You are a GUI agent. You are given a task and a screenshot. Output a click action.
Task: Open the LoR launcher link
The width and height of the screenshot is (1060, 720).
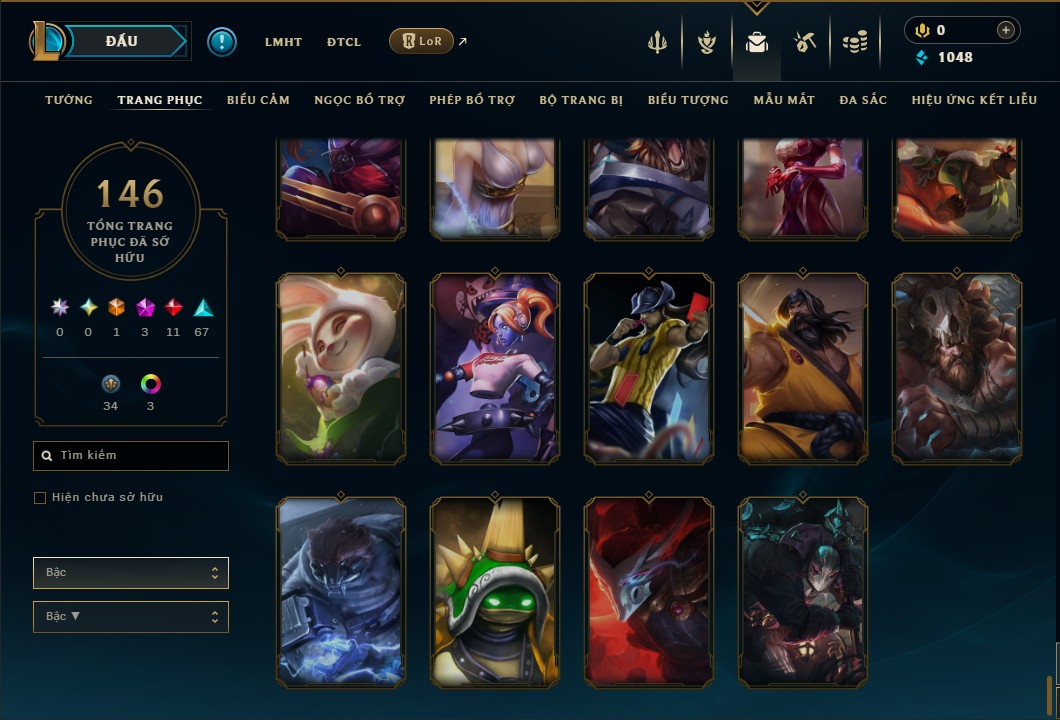pyautogui.click(x=421, y=41)
